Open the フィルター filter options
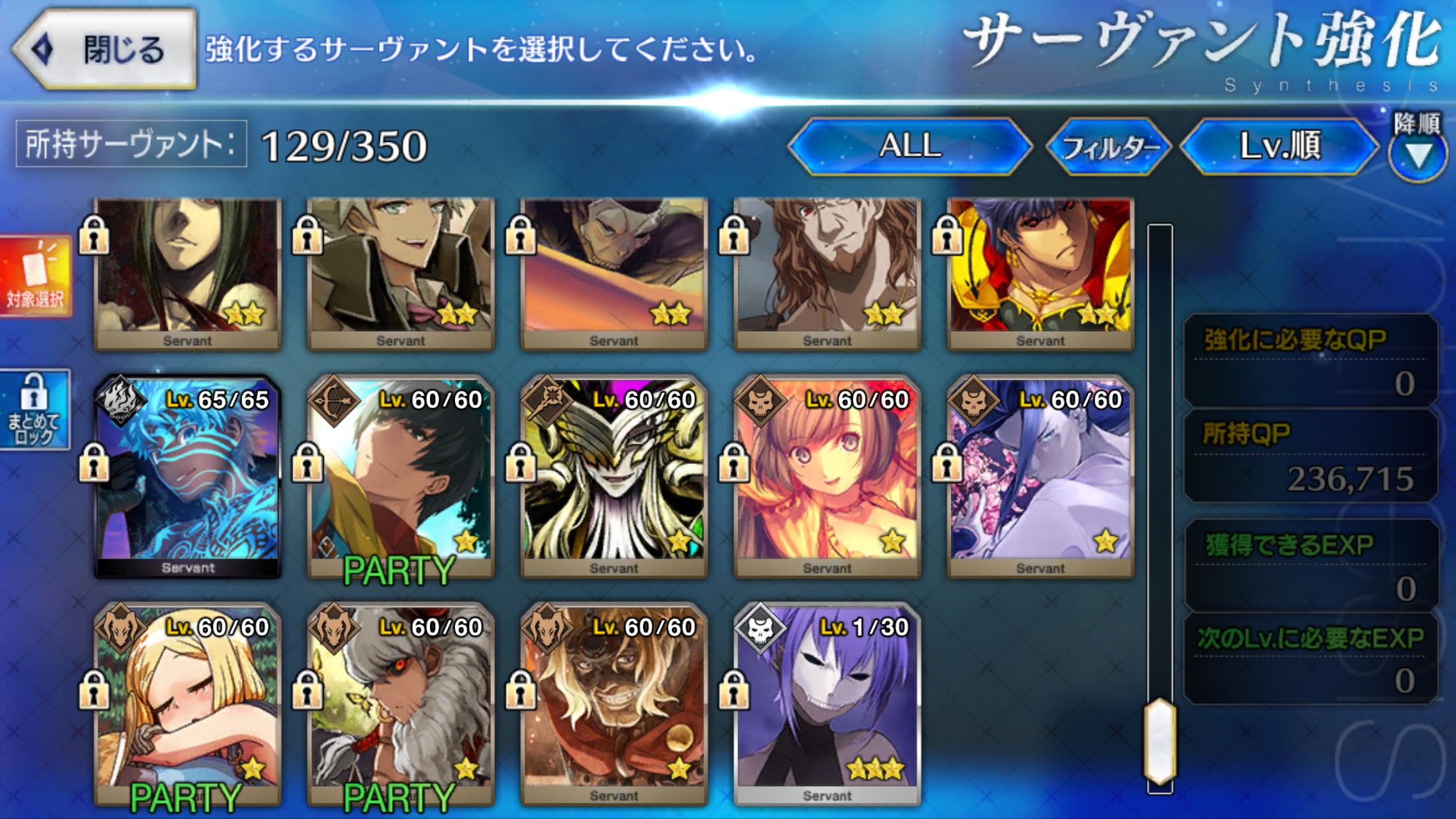The image size is (1456, 819). [x=1109, y=147]
